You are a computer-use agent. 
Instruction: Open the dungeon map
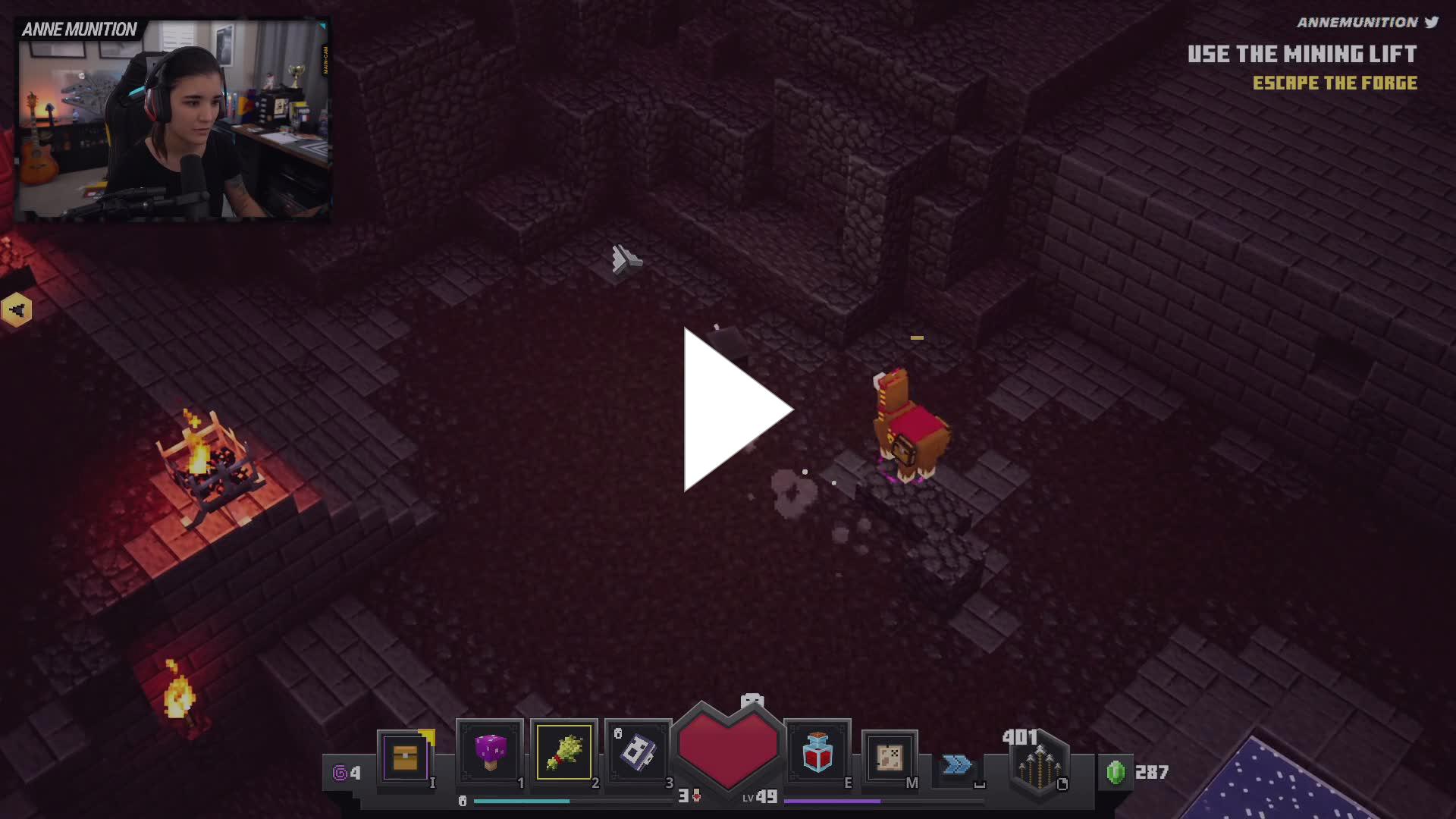coord(890,757)
